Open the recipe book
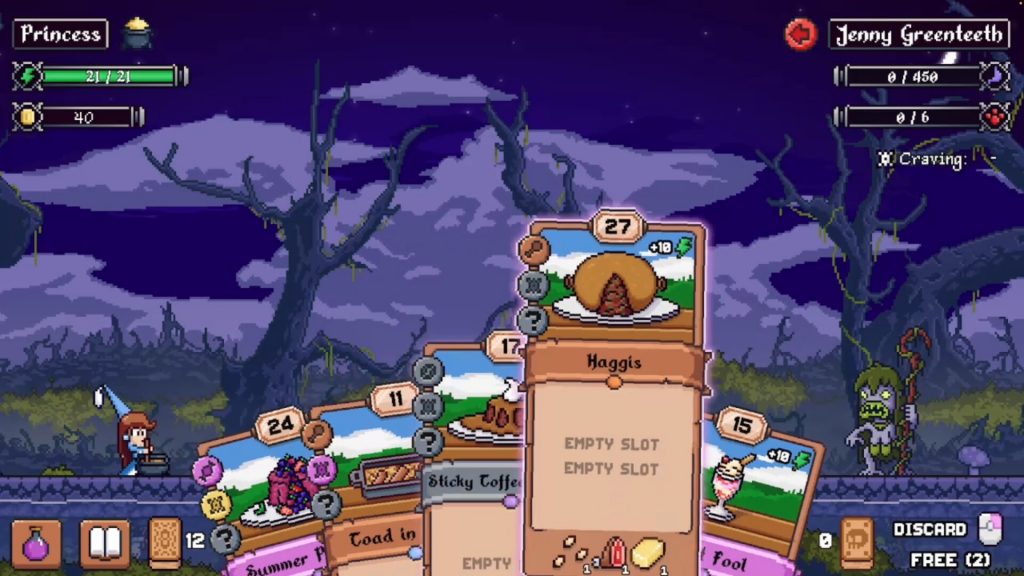The image size is (1024, 576). [105, 543]
